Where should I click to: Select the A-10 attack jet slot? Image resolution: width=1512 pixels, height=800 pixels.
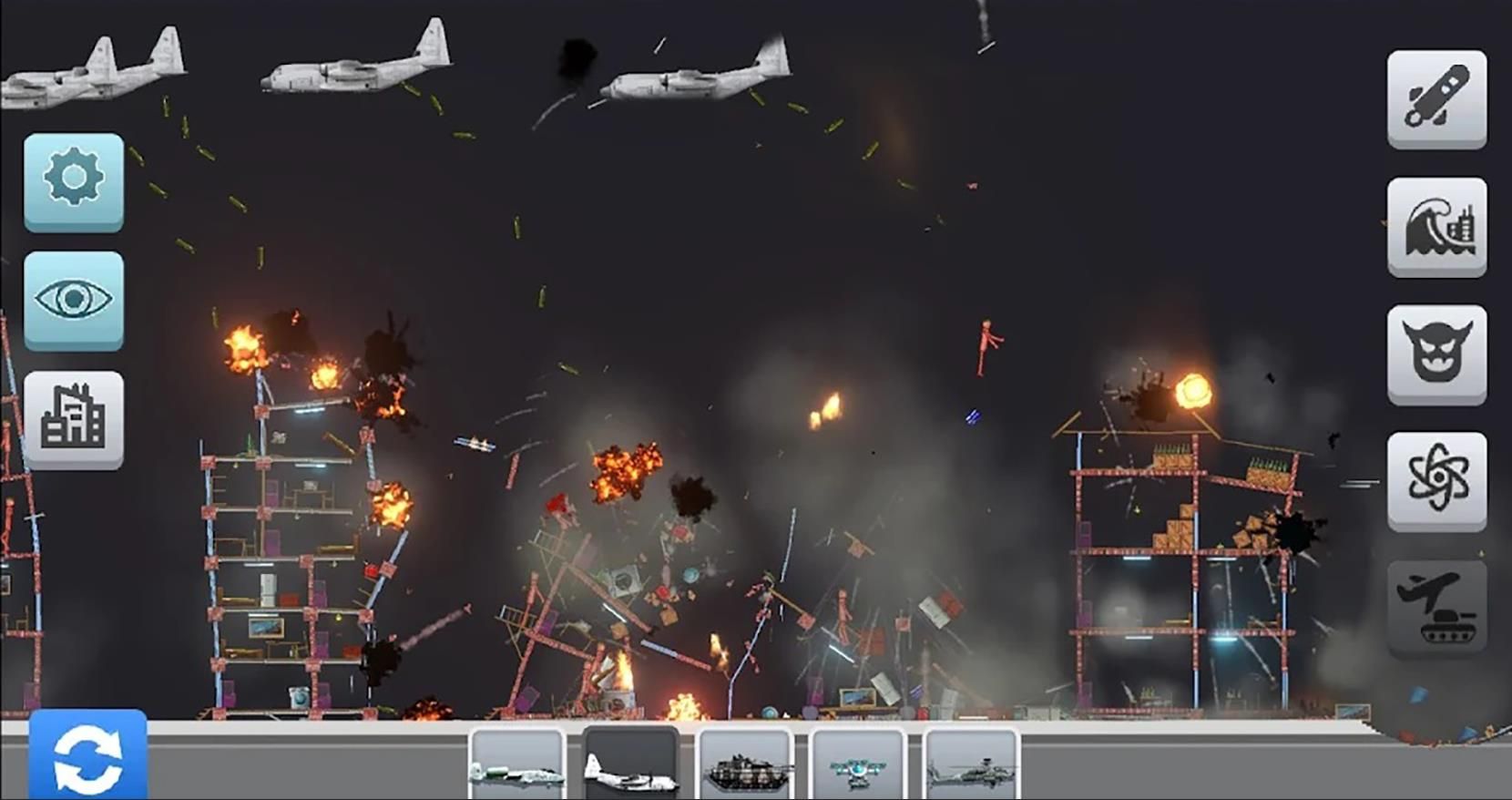[516, 765]
